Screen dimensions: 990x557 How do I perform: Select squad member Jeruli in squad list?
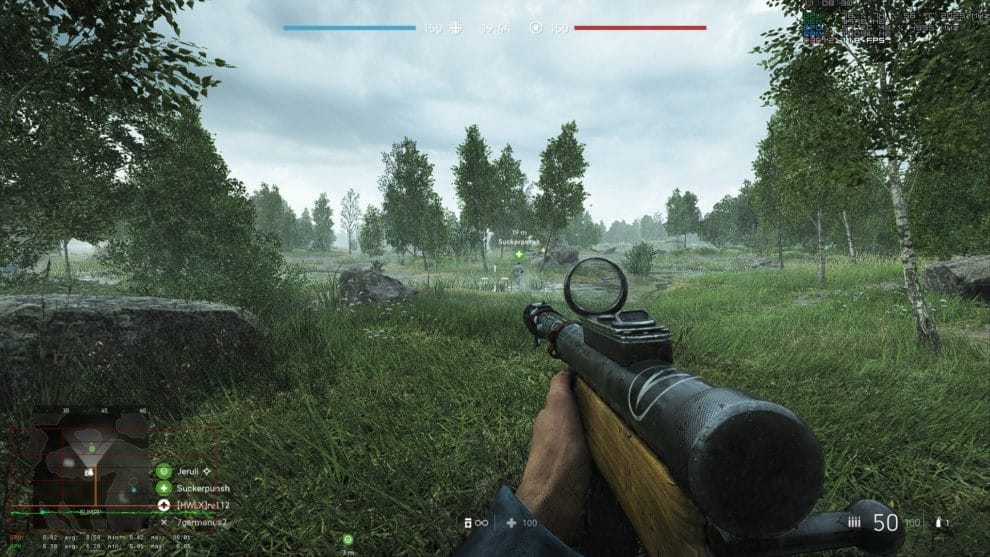pos(182,470)
